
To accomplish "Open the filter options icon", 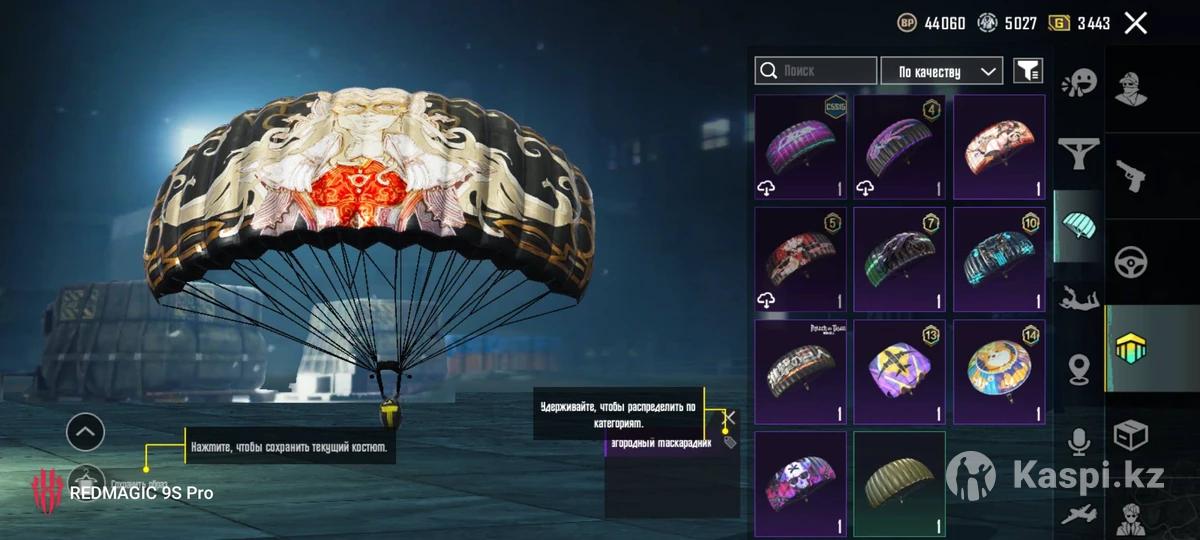I will click(1027, 70).
